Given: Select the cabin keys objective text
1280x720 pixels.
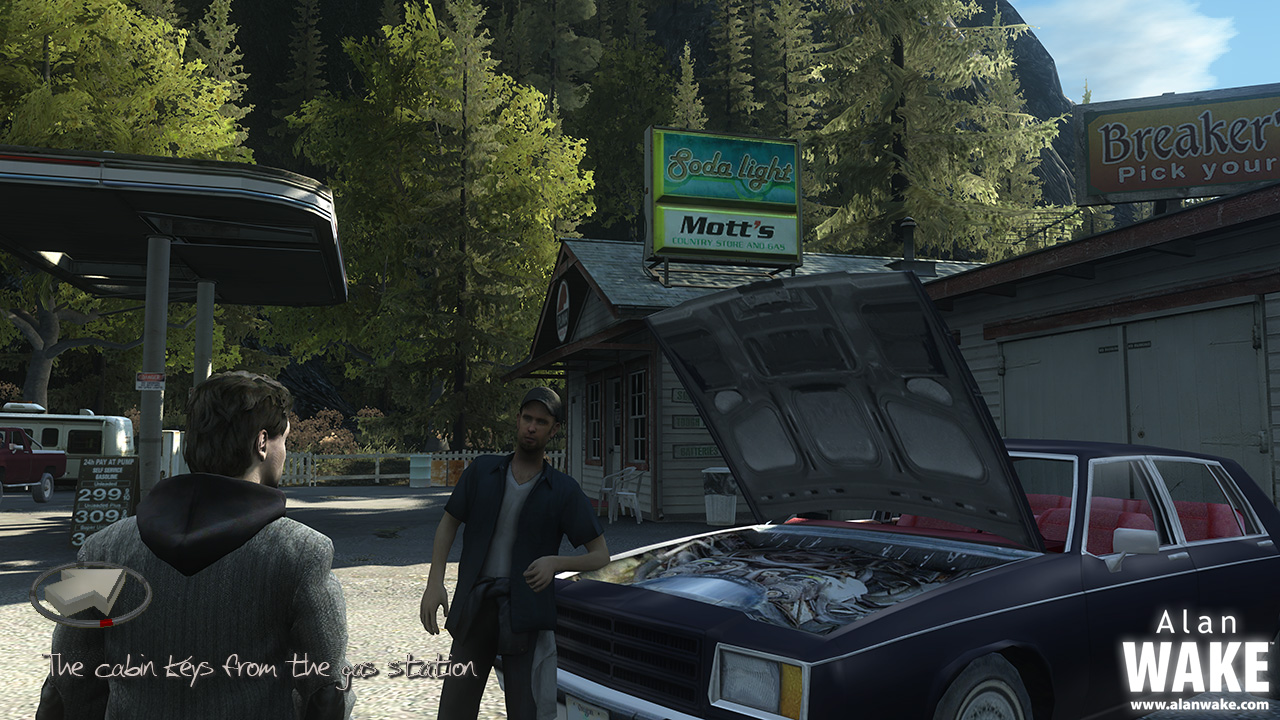Looking at the screenshot, I should pyautogui.click(x=261, y=667).
